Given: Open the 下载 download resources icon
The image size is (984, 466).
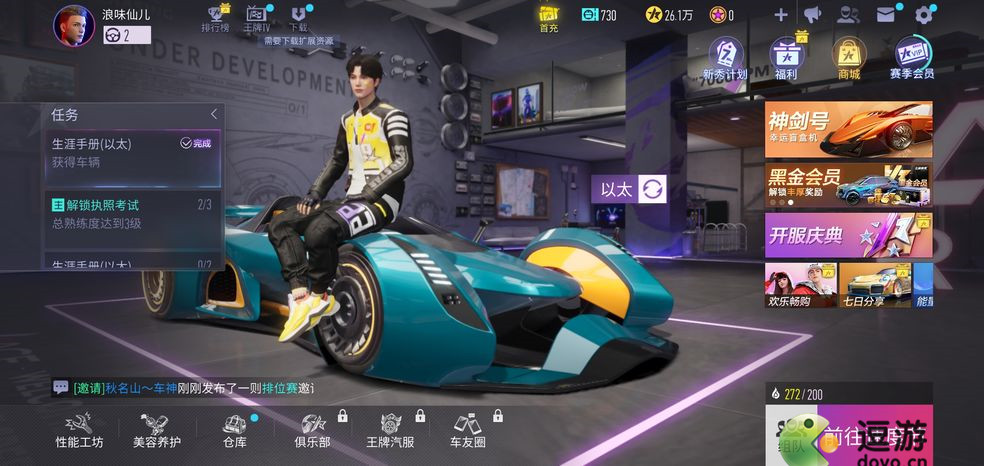Looking at the screenshot, I should (x=297, y=19).
